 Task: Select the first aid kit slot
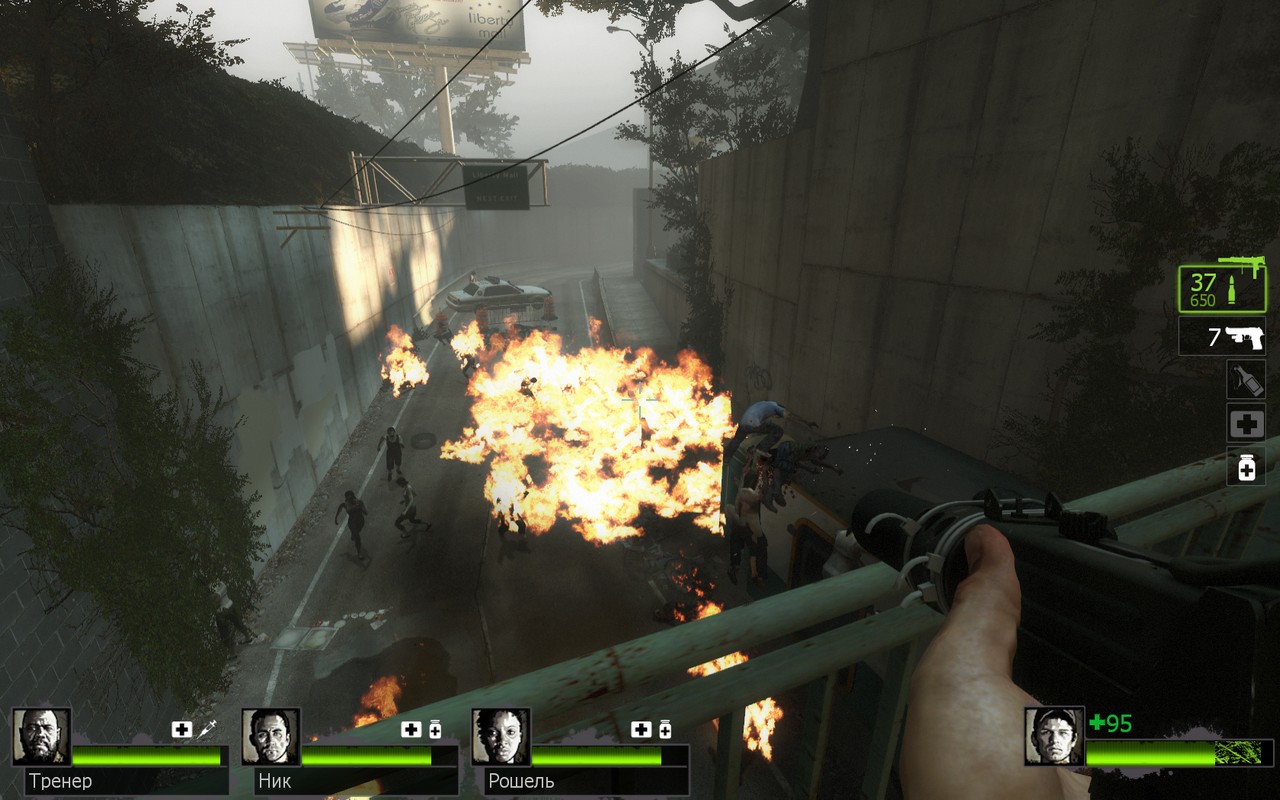pyautogui.click(x=1246, y=424)
